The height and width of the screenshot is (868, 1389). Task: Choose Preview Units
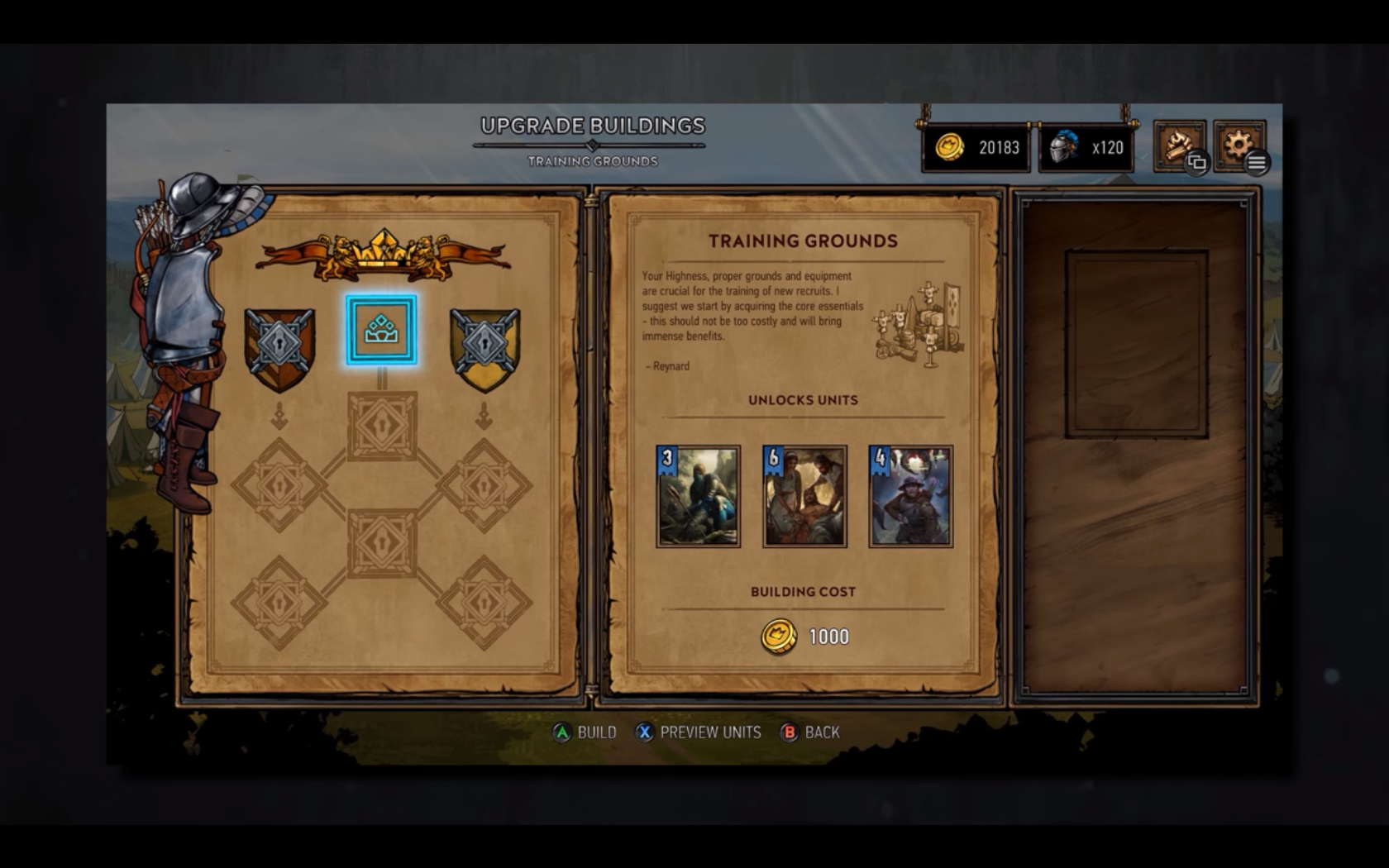point(699,732)
